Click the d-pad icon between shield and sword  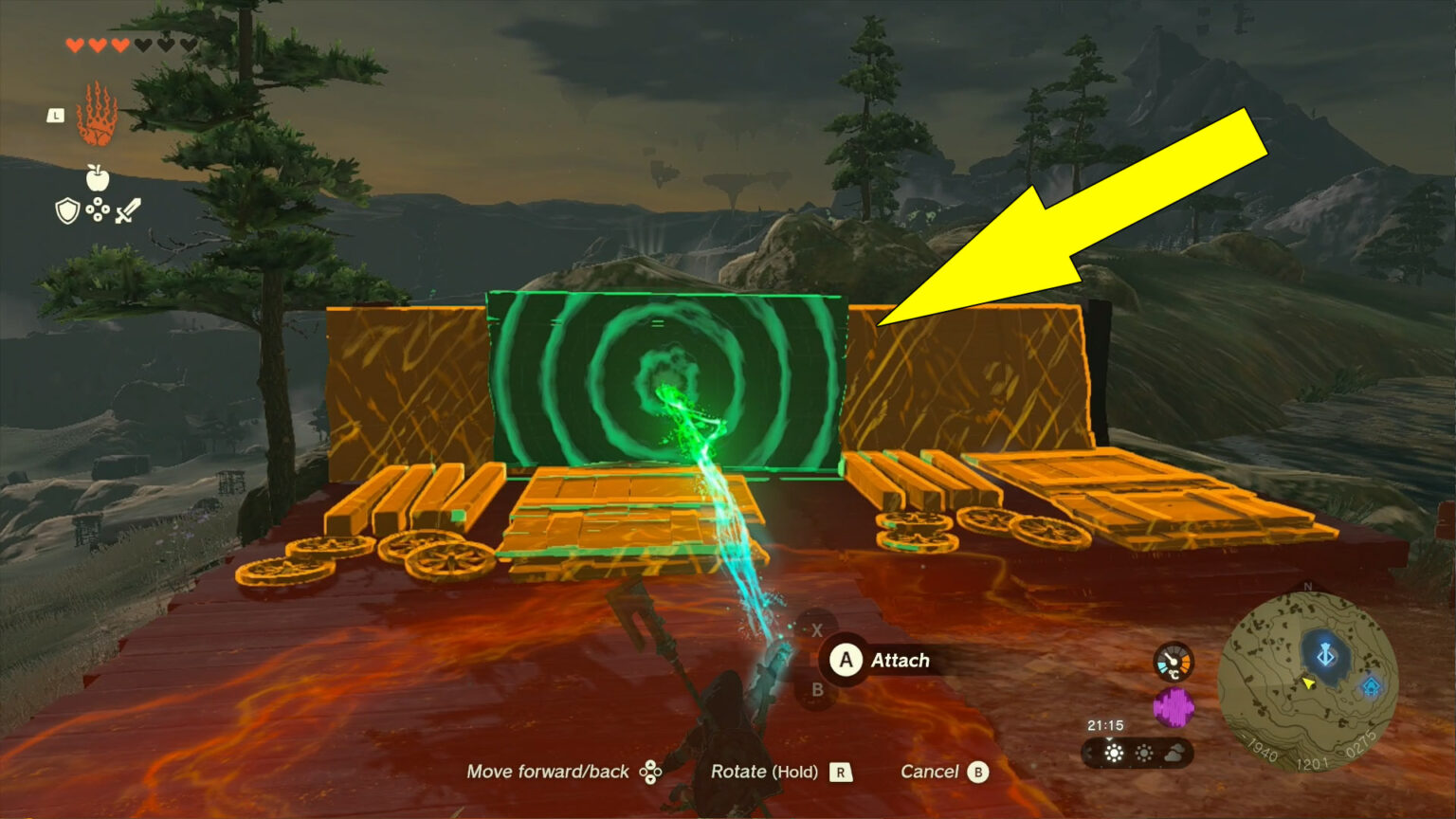click(98, 209)
